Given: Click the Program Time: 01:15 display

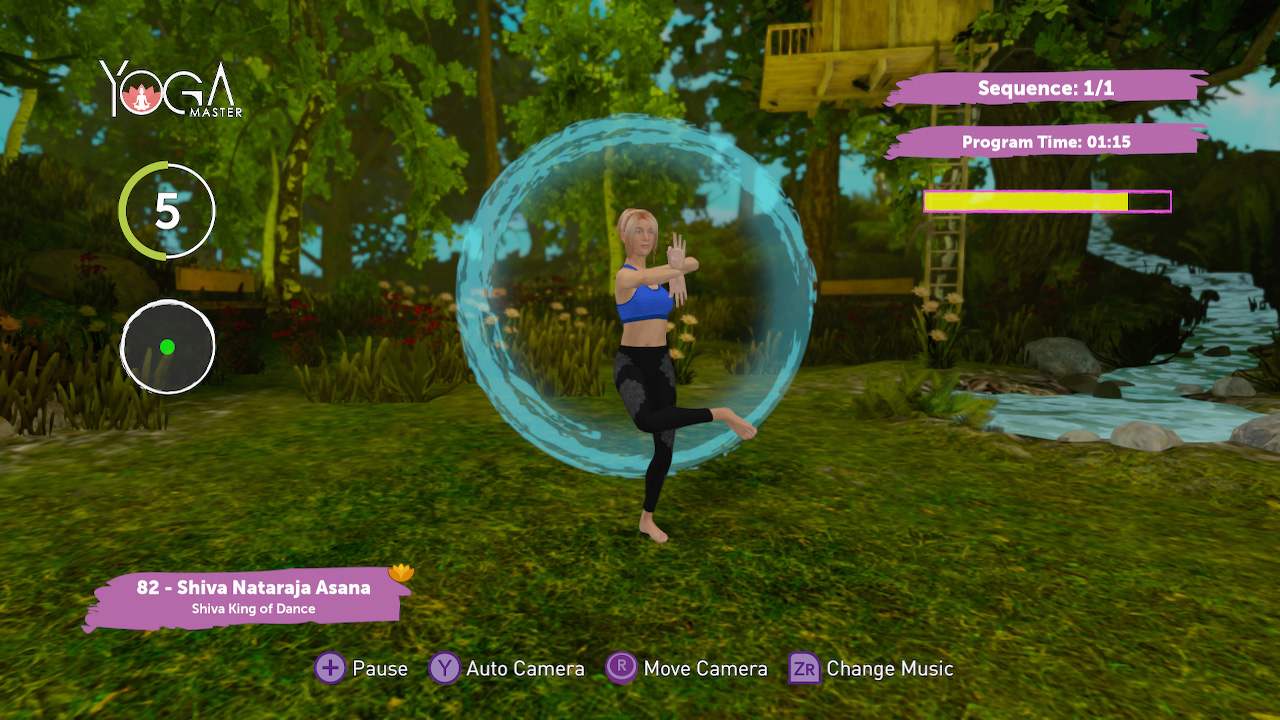Looking at the screenshot, I should click(x=1046, y=142).
